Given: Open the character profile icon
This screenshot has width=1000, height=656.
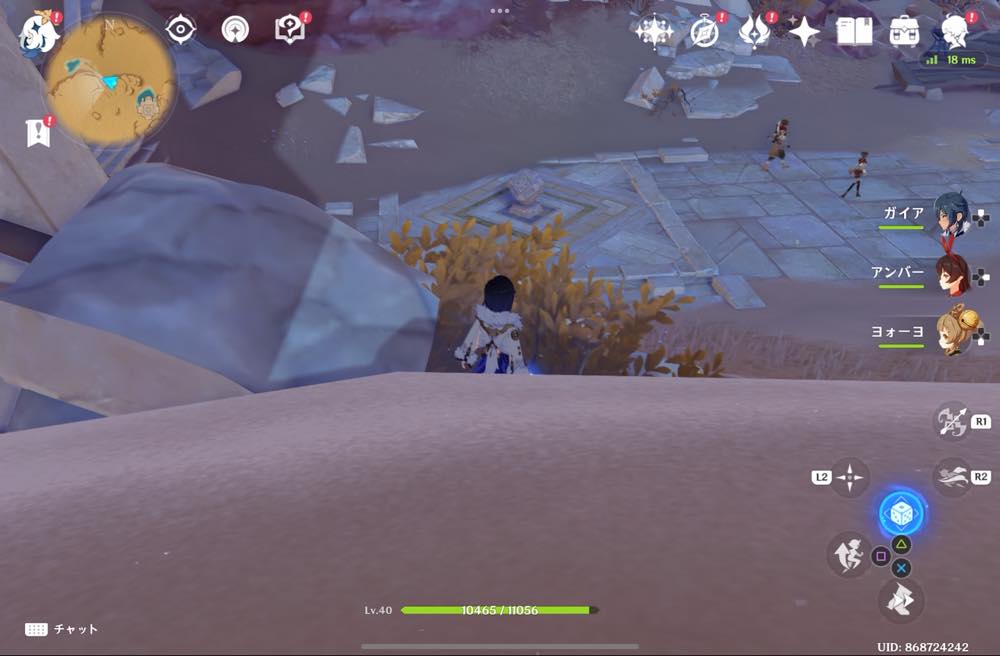Looking at the screenshot, I should coord(957,32).
